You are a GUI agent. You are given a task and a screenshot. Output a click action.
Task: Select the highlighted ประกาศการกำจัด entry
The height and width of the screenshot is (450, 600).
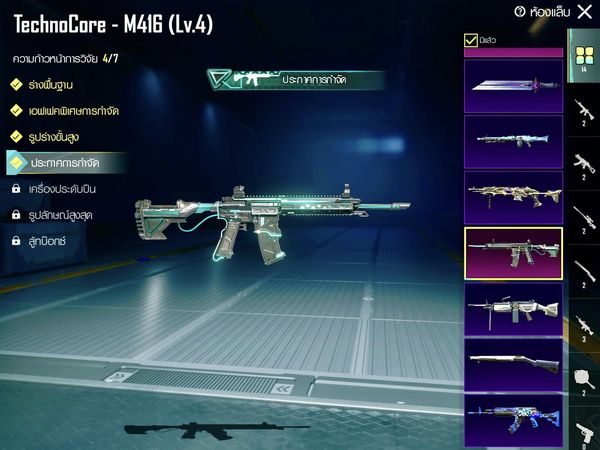(70, 161)
